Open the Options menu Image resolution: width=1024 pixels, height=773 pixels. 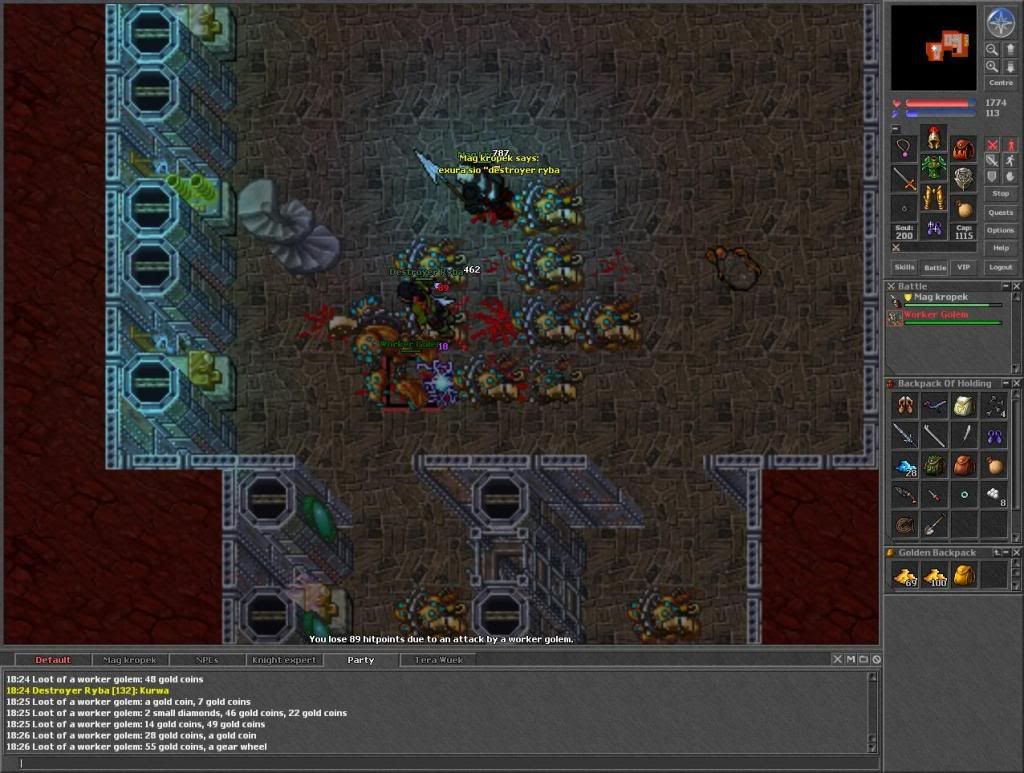(x=1000, y=230)
